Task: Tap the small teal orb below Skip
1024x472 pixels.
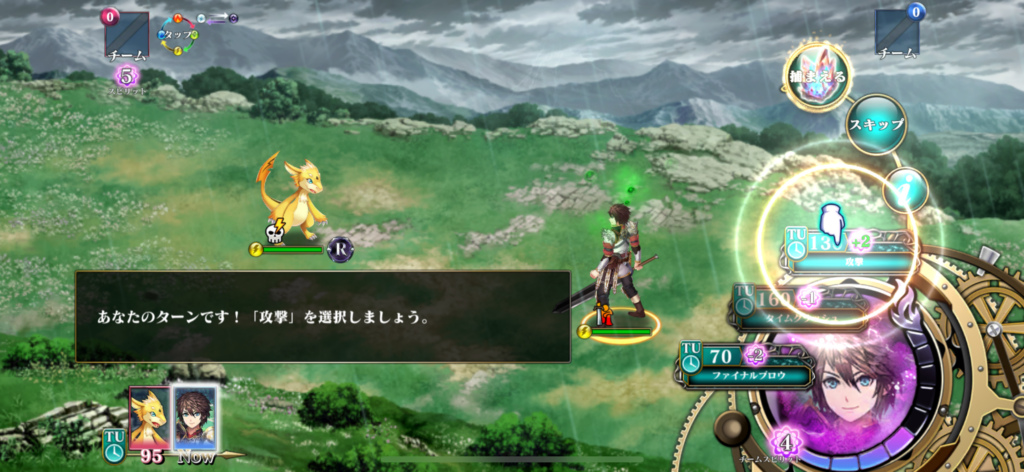Action: (906, 188)
